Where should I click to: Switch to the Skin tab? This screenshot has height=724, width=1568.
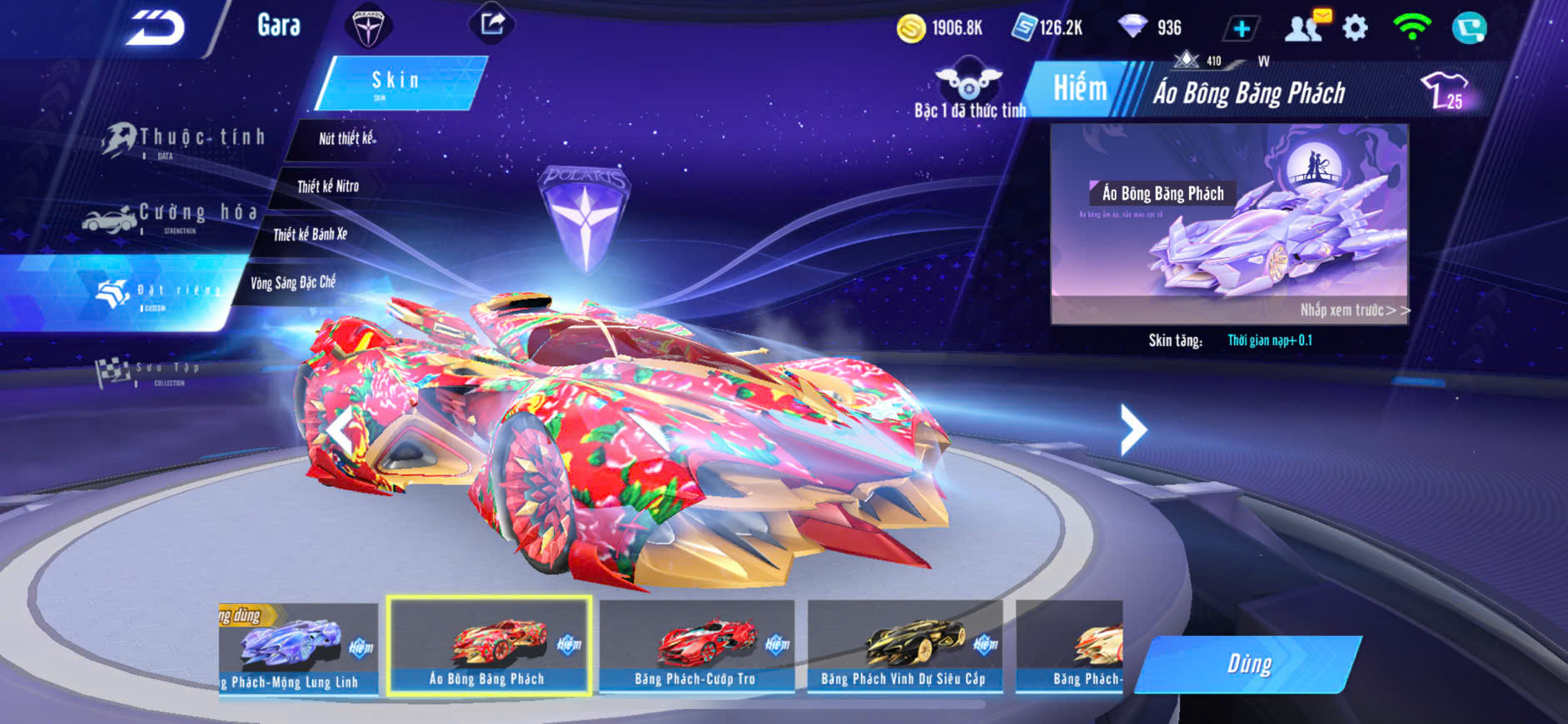[x=397, y=82]
